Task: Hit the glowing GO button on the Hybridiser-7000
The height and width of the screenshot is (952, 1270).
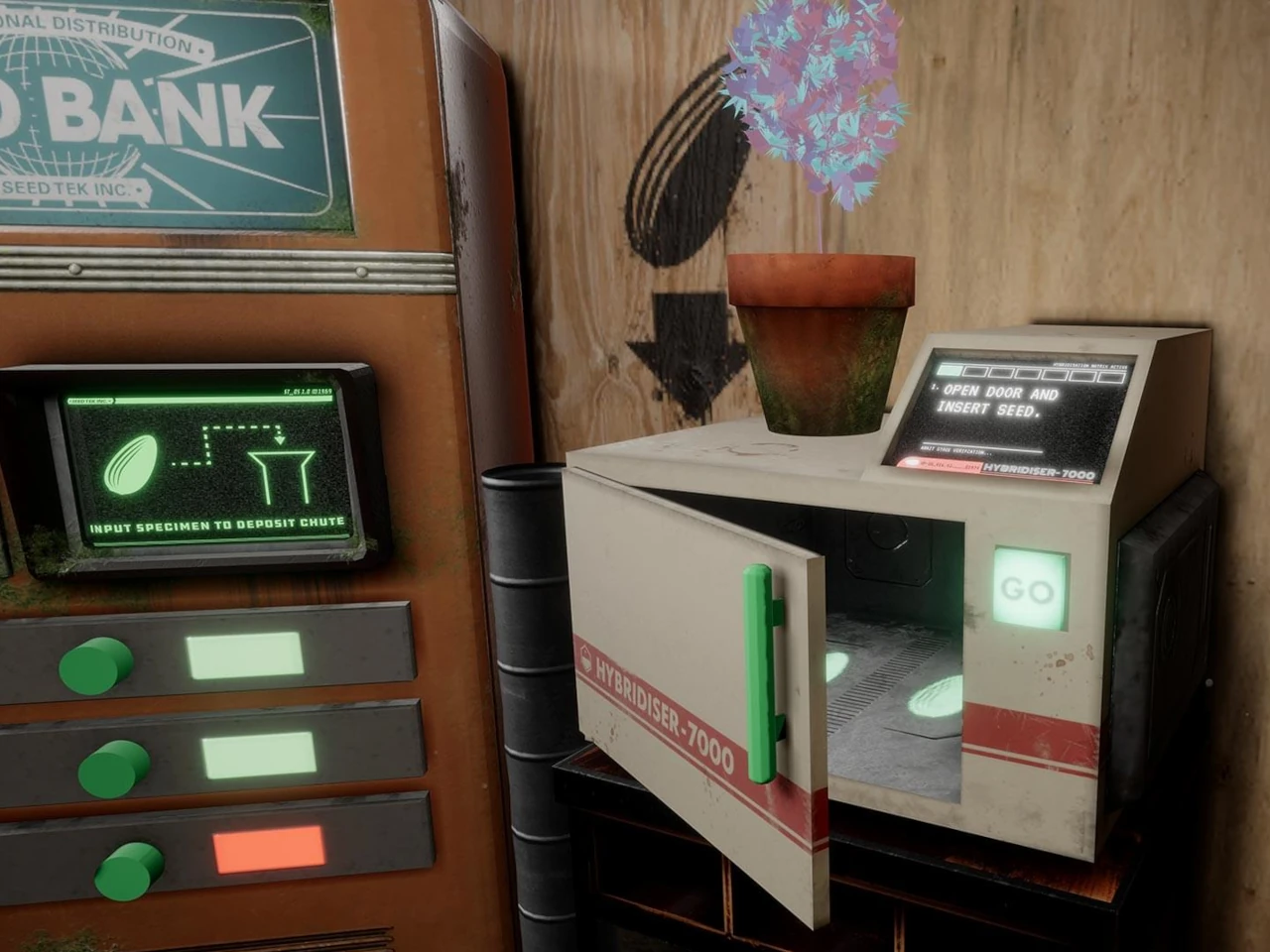Action: (1030, 589)
